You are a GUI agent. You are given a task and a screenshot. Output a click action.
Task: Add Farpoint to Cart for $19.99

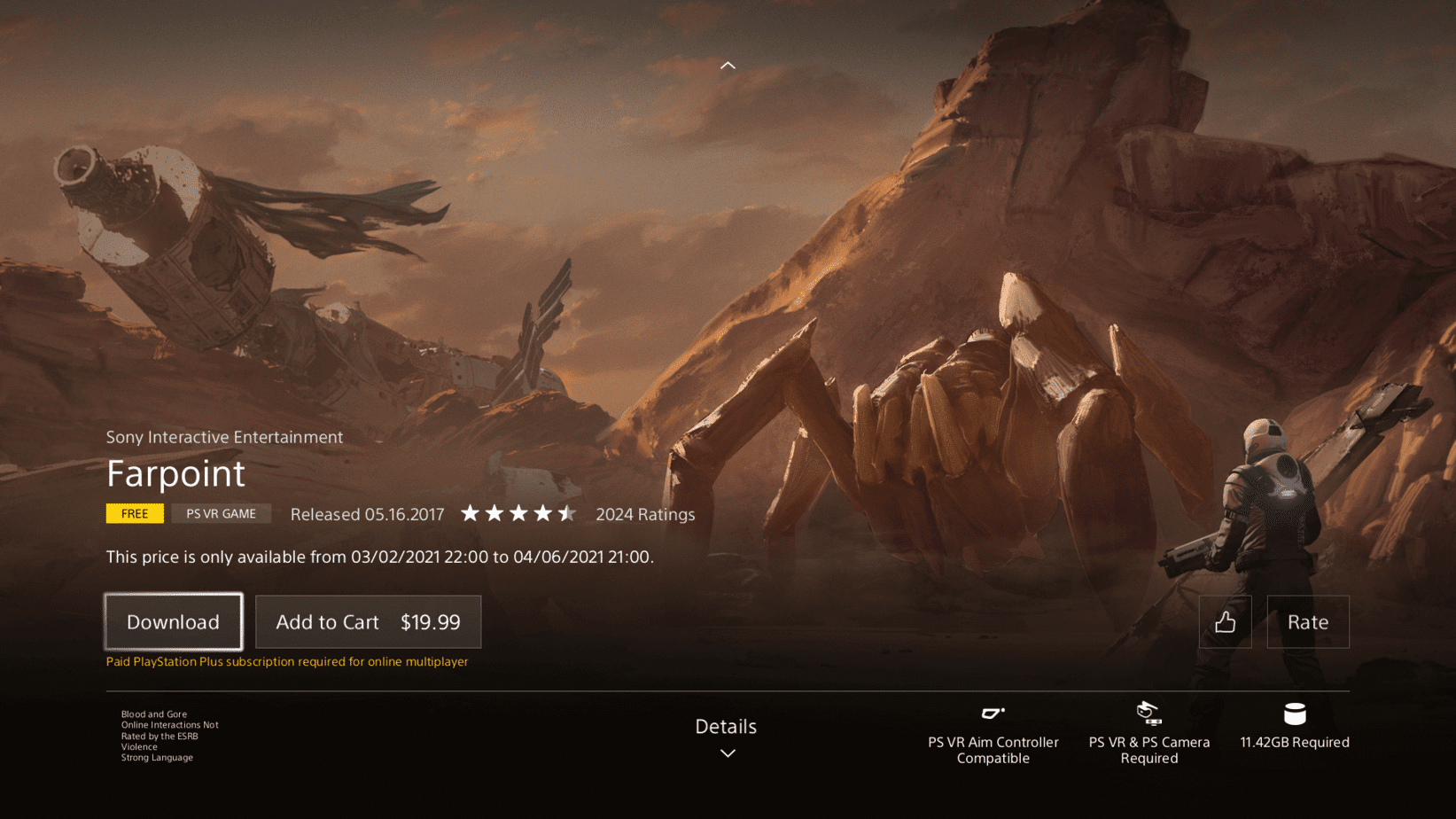coord(368,621)
